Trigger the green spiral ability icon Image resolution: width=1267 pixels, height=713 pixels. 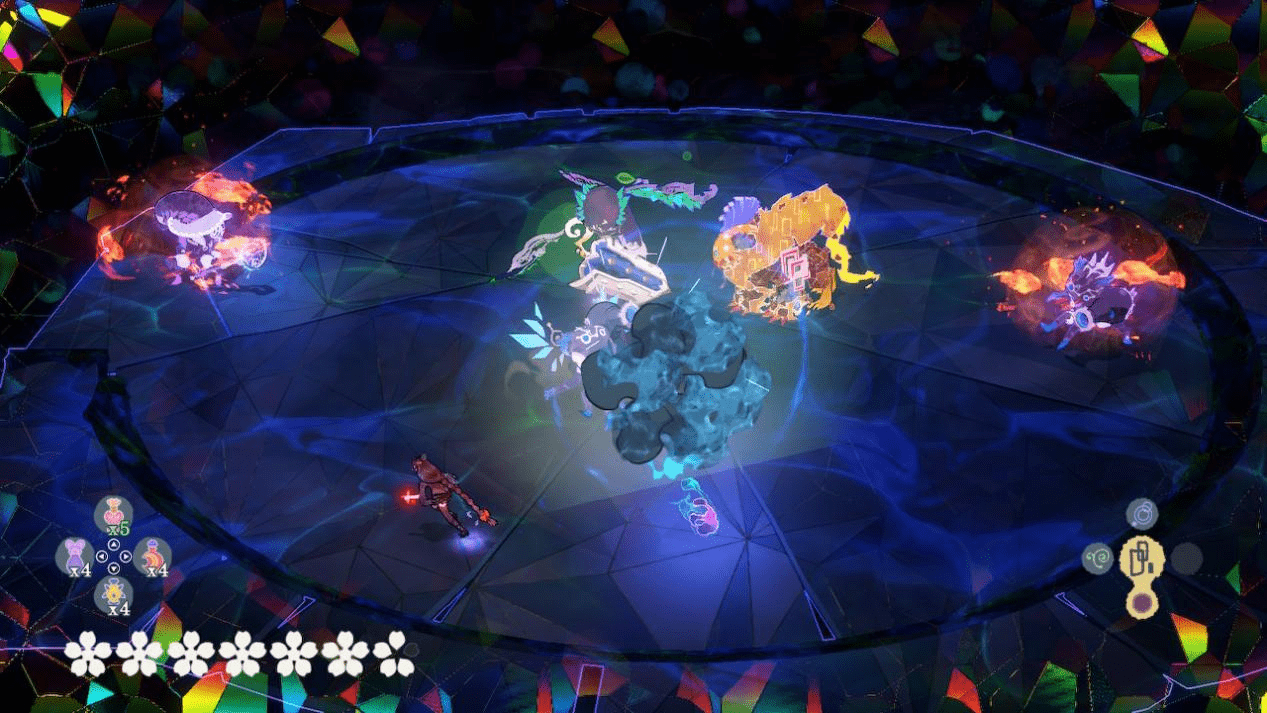pos(1097,557)
